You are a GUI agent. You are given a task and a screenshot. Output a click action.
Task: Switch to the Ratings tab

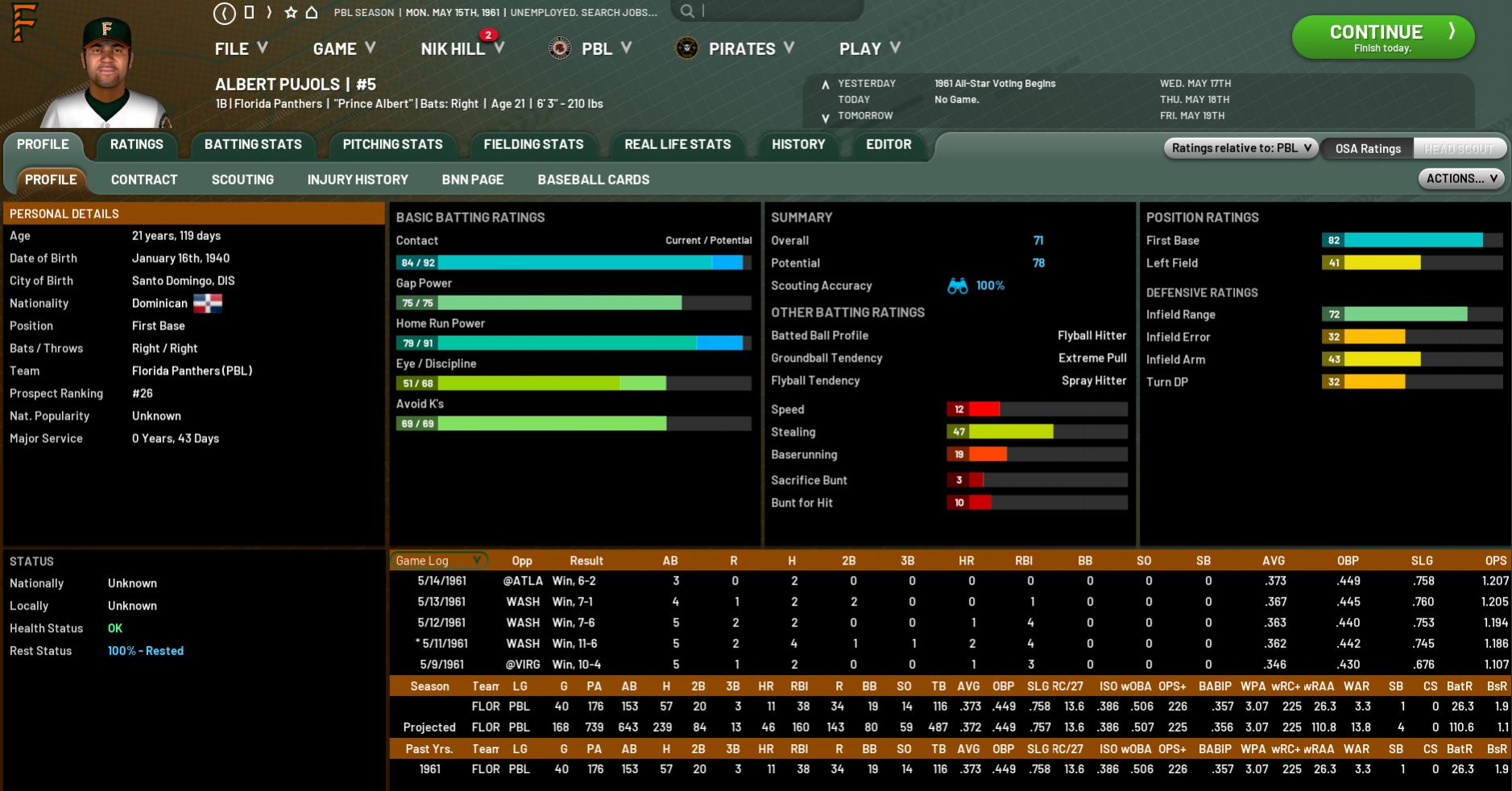point(136,145)
